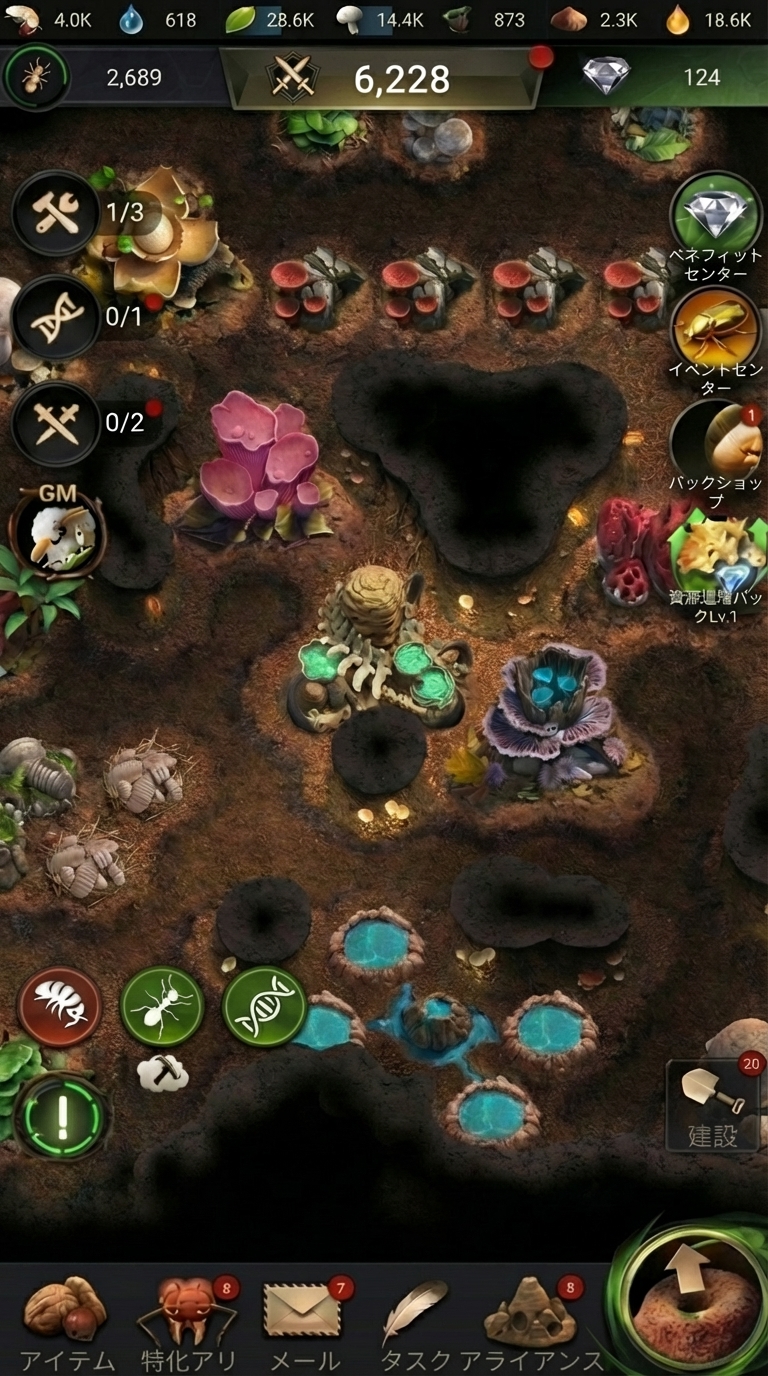This screenshot has height=1376, width=768.
Task: Open the combat power 6,228 banner
Action: 380,79
